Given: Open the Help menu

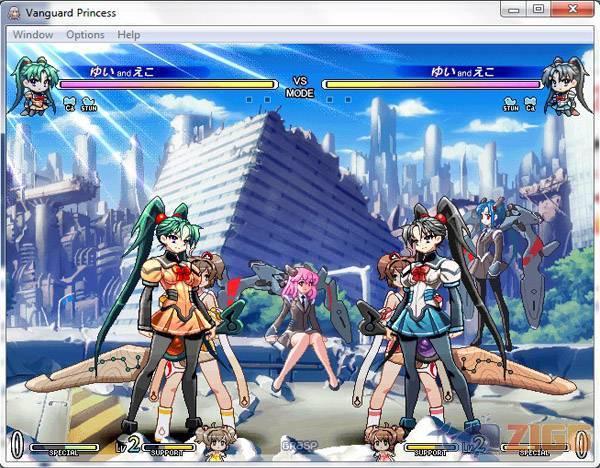Looking at the screenshot, I should click(129, 34).
